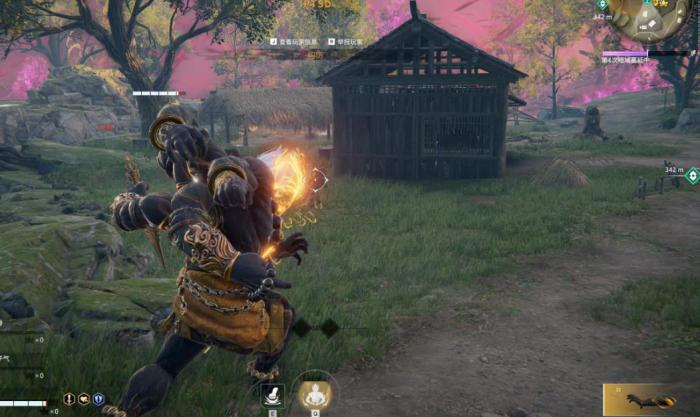Activate the golden meditating figure ultimate
The image size is (700, 417).
(315, 393)
